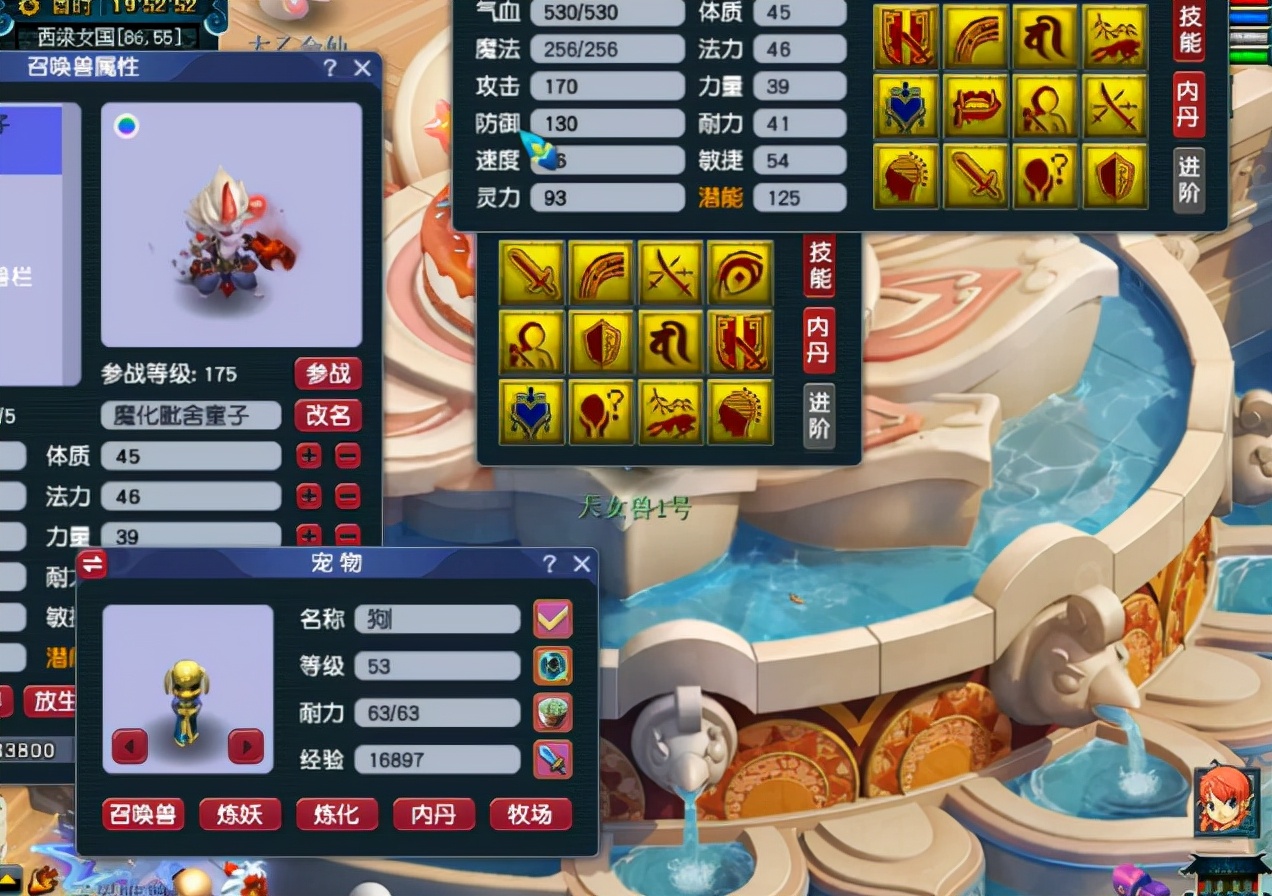Add a point to 法力
Image resolution: width=1272 pixels, height=896 pixels.
309,496
